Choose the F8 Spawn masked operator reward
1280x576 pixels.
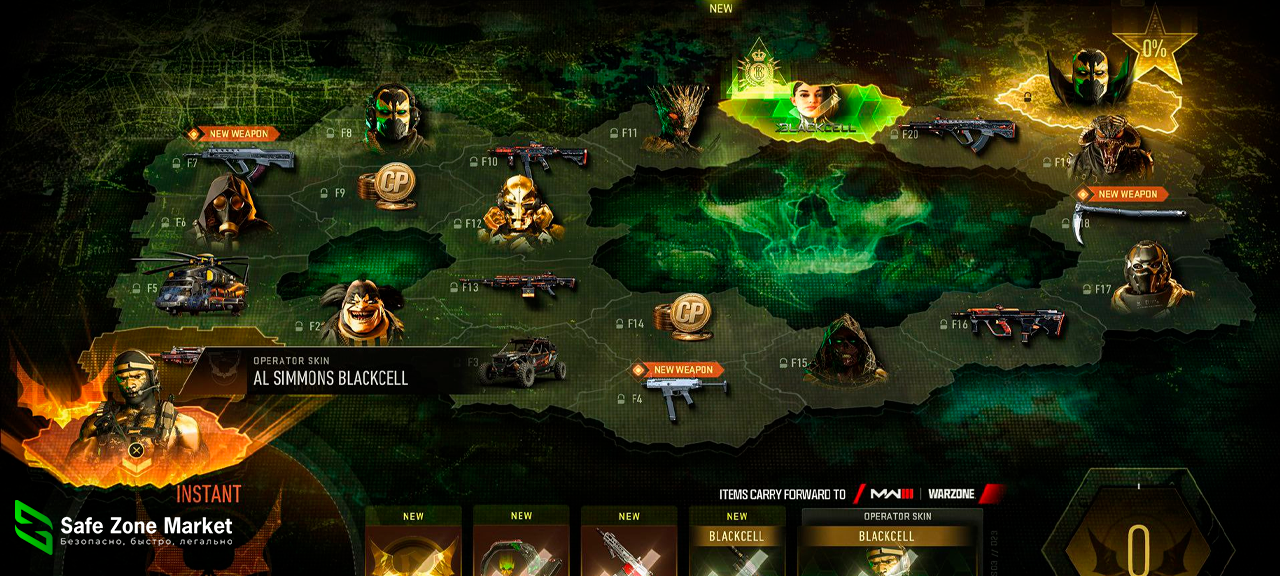(391, 117)
